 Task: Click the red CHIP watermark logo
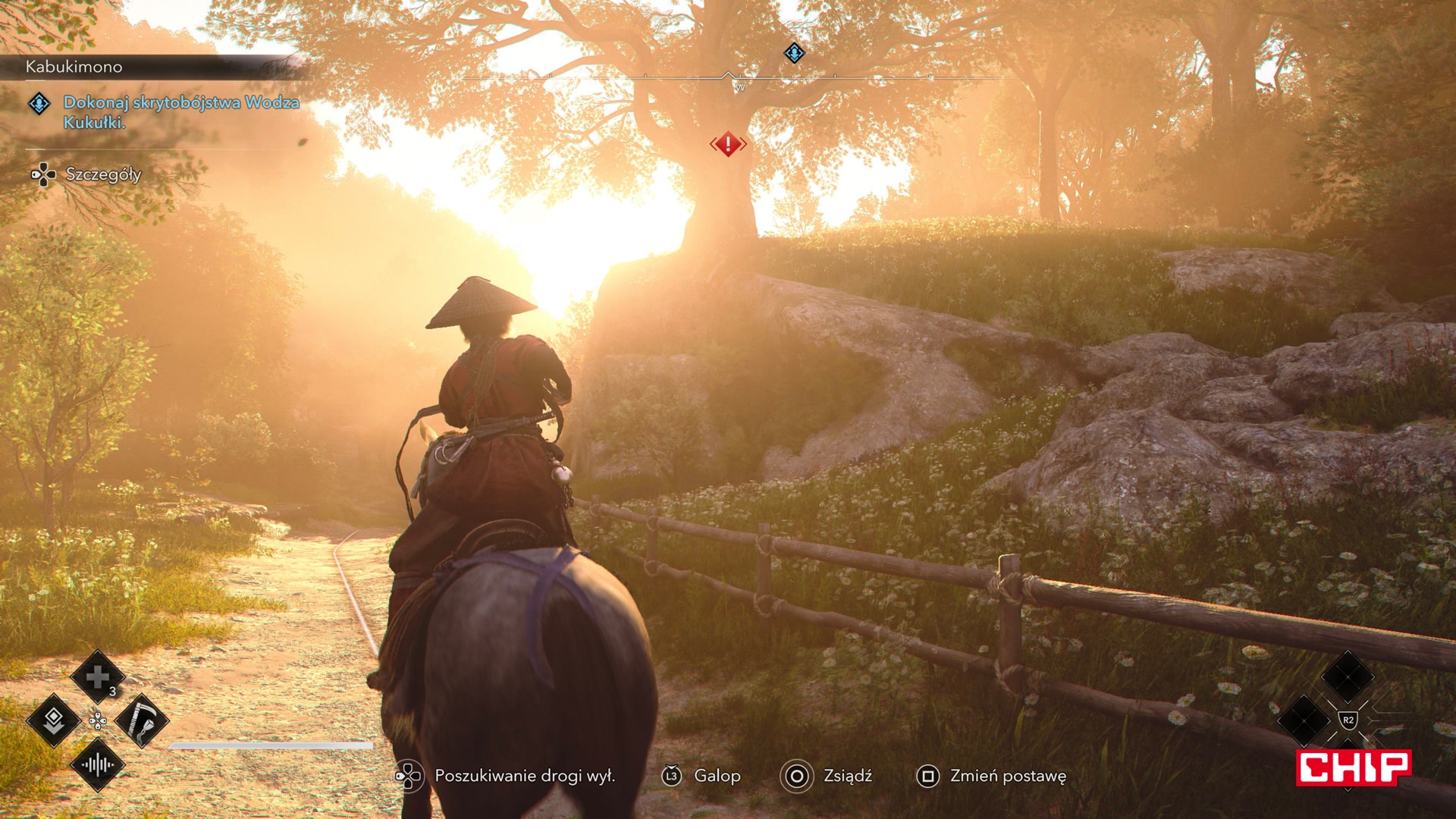click(x=1354, y=767)
